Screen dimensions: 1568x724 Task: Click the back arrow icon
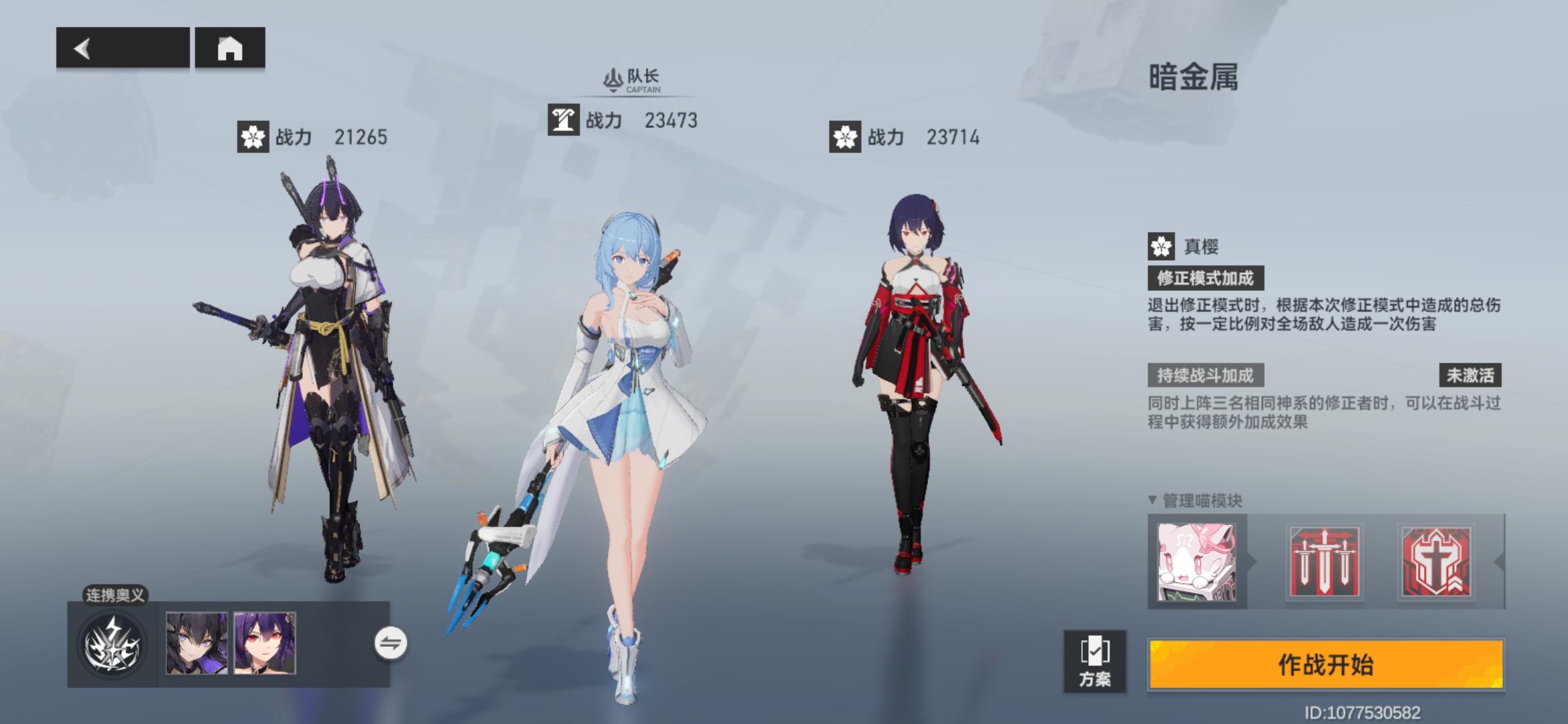[80, 48]
